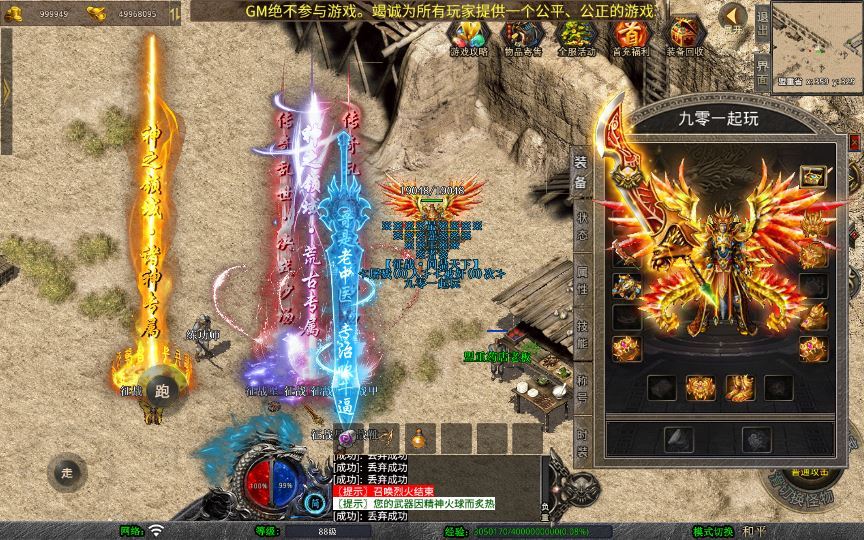Select the treasure chest slot in character panel
The width and height of the screenshot is (864, 540).
(812, 177)
